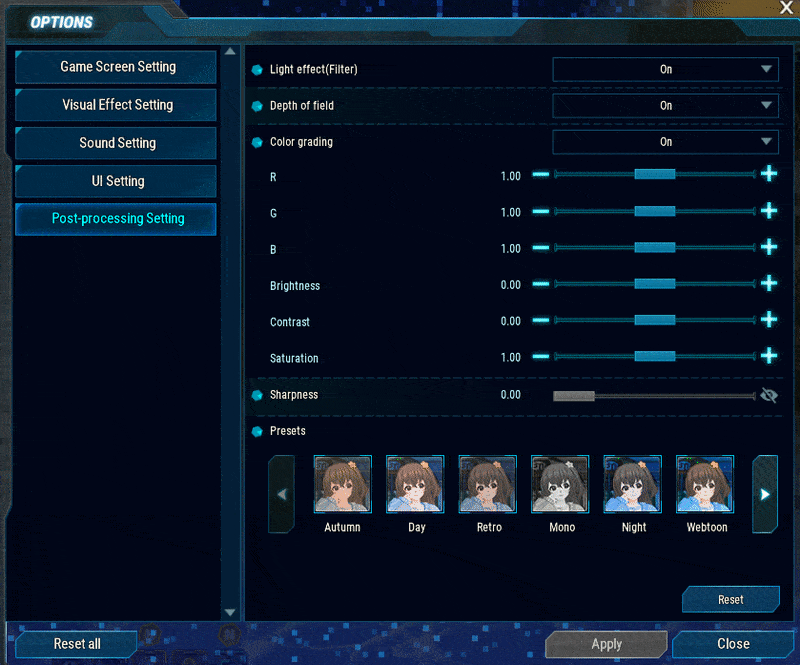Screen dimensions: 800x665
Task: Open the Game Screen Setting section
Action: click(117, 67)
